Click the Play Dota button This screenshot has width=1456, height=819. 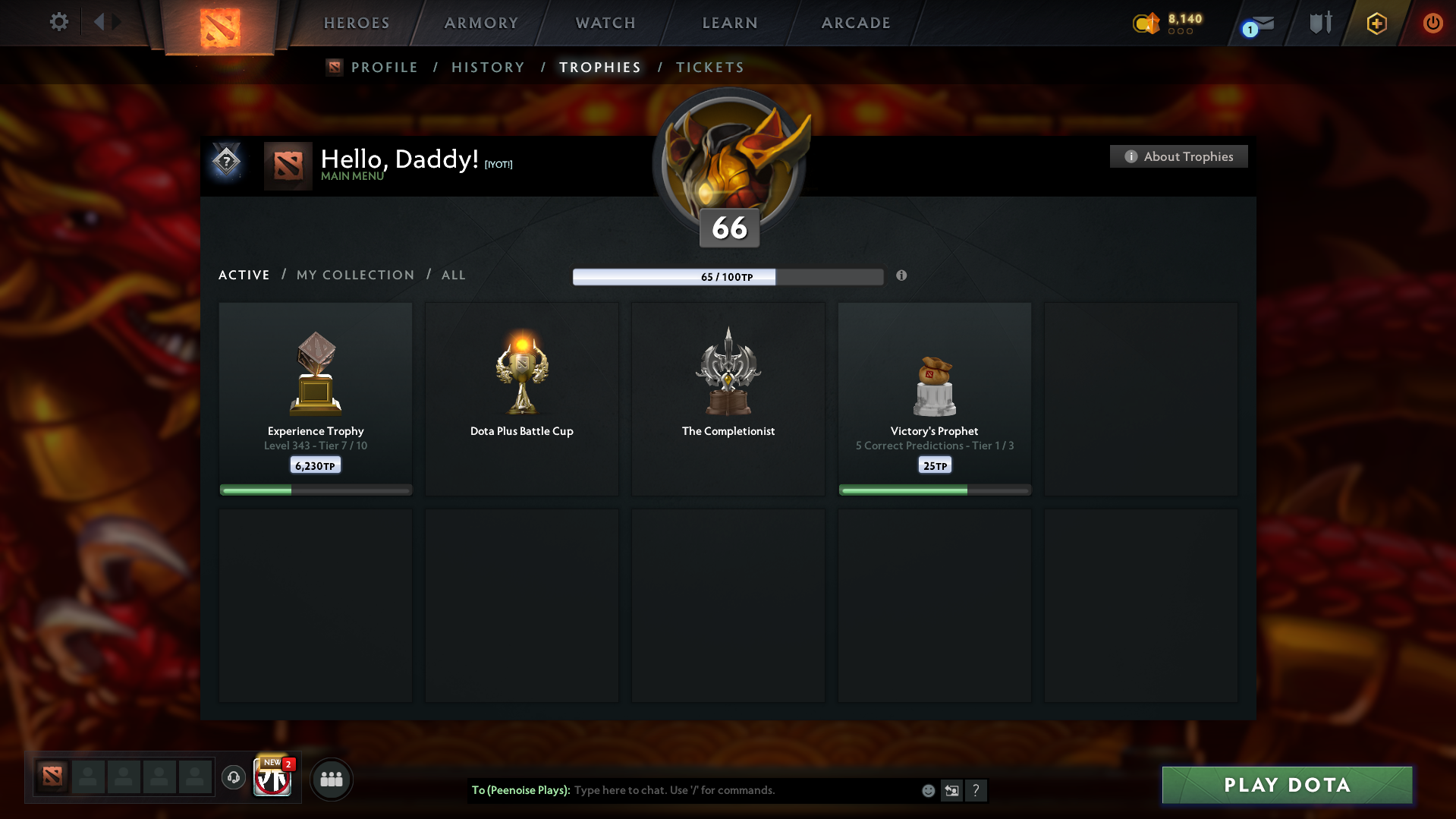[1287, 785]
